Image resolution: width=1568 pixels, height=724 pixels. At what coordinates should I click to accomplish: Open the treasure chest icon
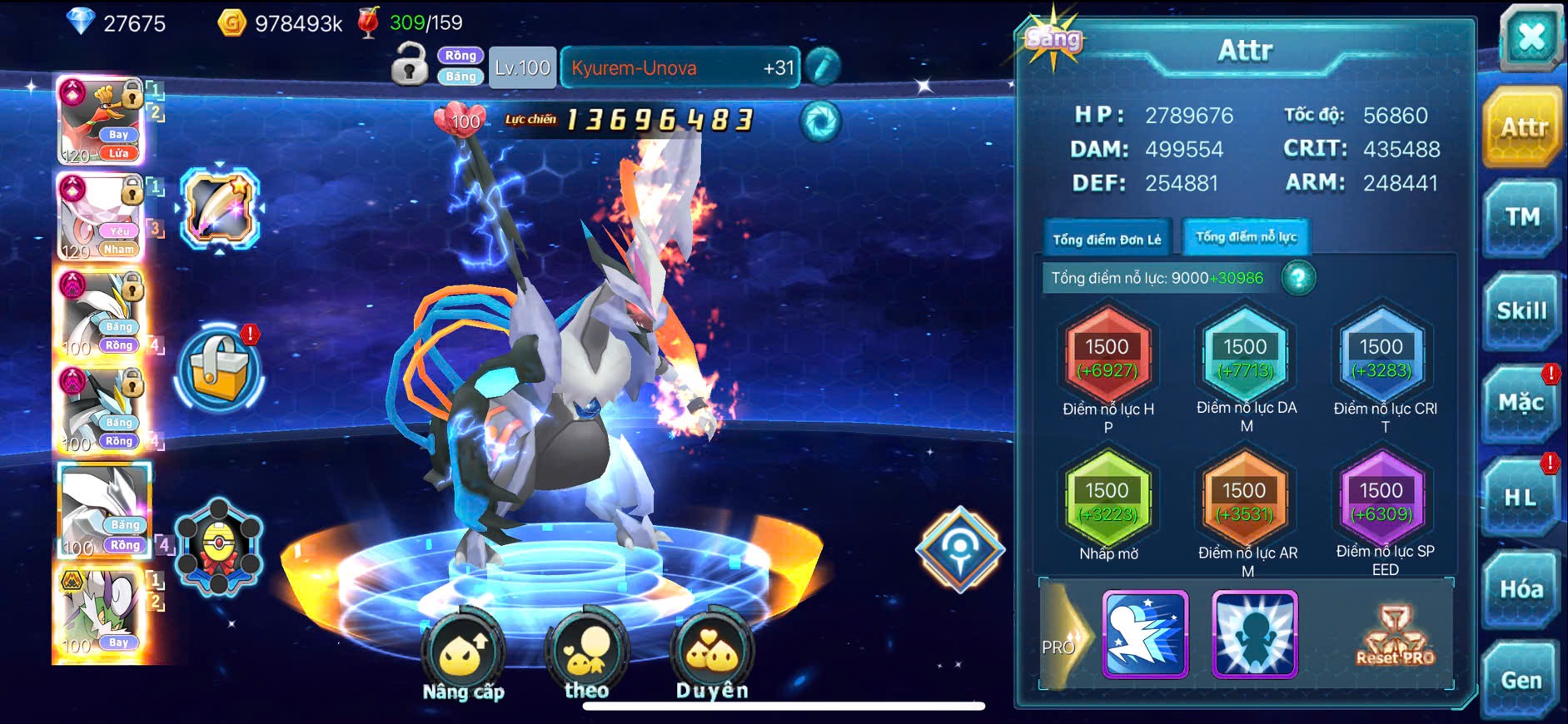[220, 370]
